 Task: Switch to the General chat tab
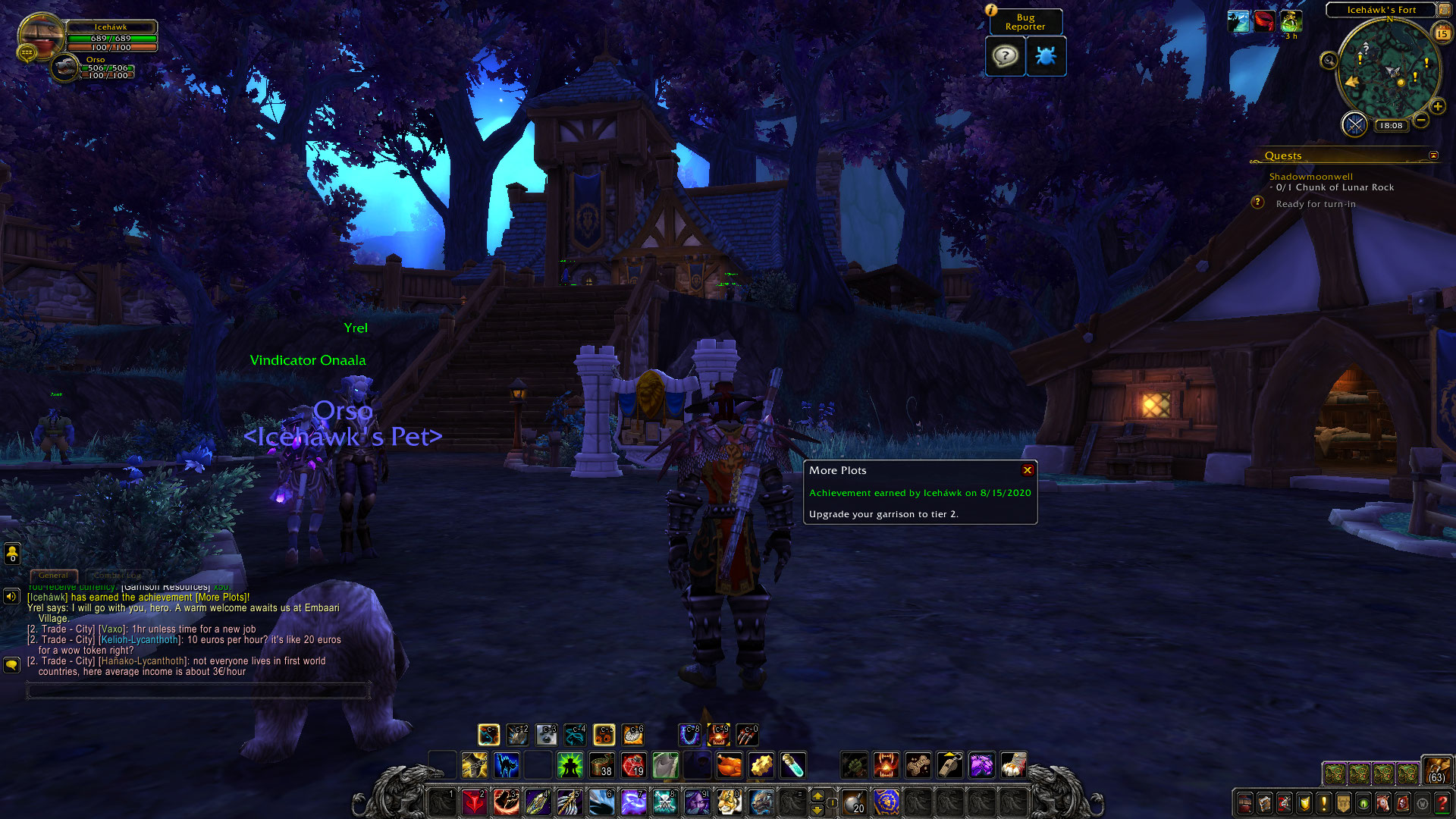click(x=53, y=576)
